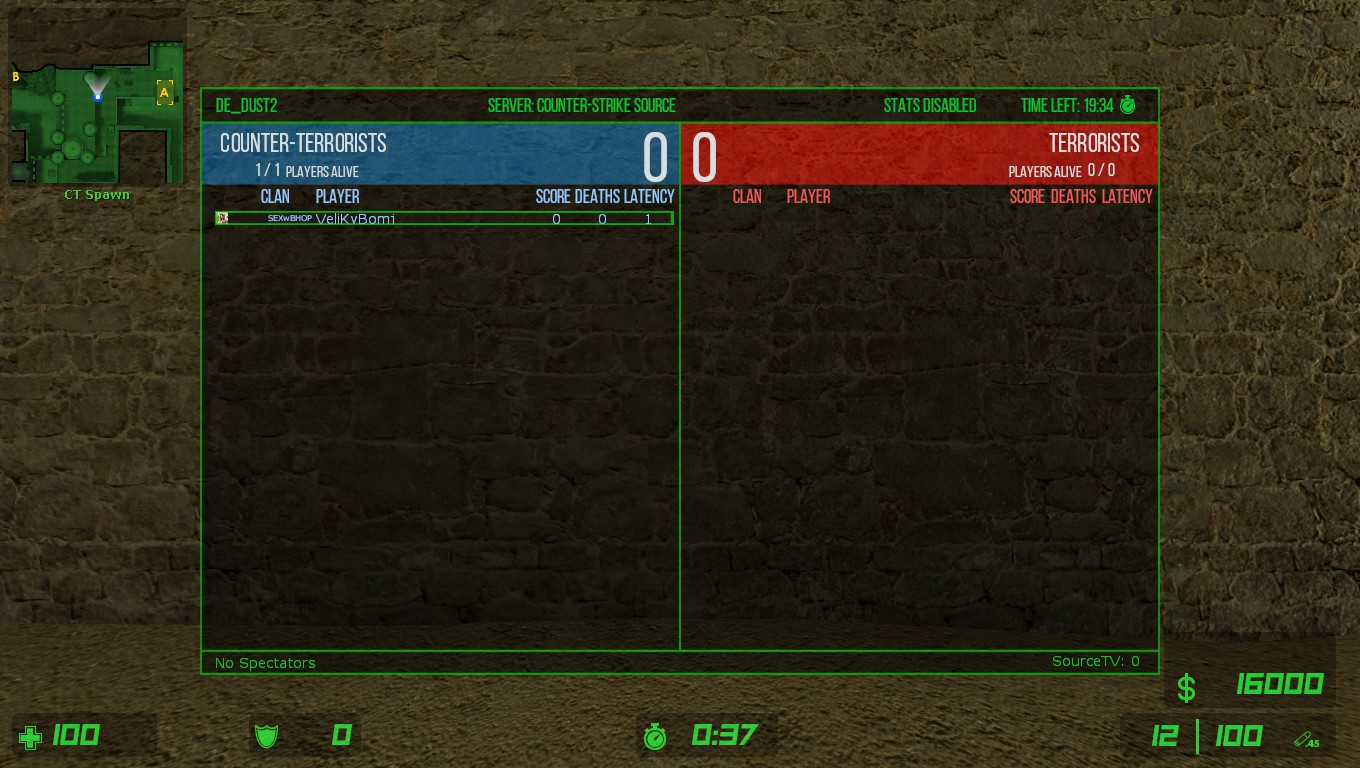Viewport: 1360px width, 768px height.
Task: Click the clock icon next to TIME LEFT
Action: coord(1127,105)
